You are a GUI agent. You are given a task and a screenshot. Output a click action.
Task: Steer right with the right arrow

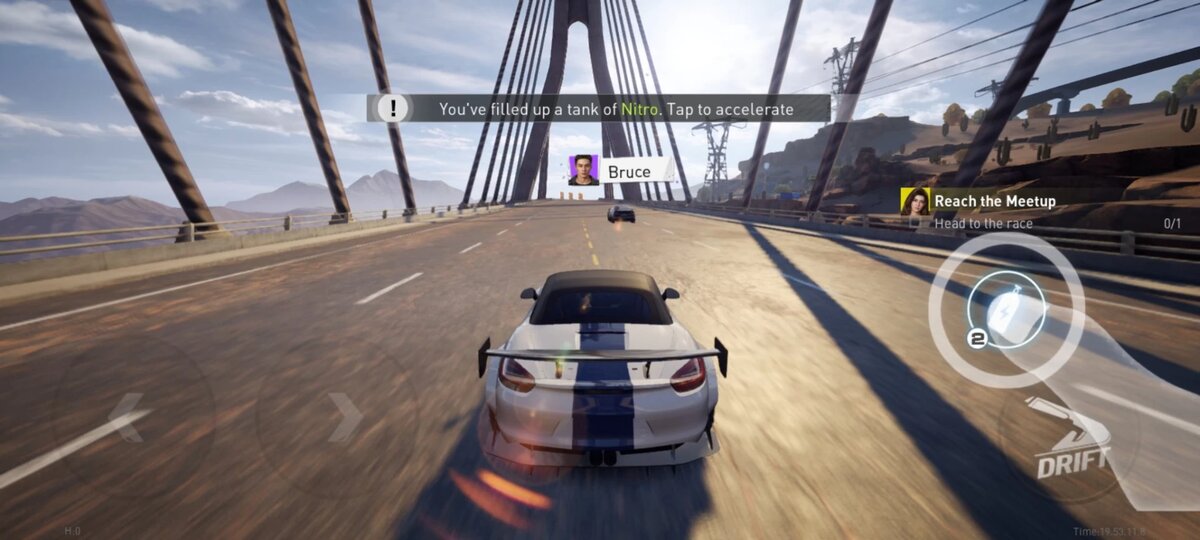[x=341, y=418]
